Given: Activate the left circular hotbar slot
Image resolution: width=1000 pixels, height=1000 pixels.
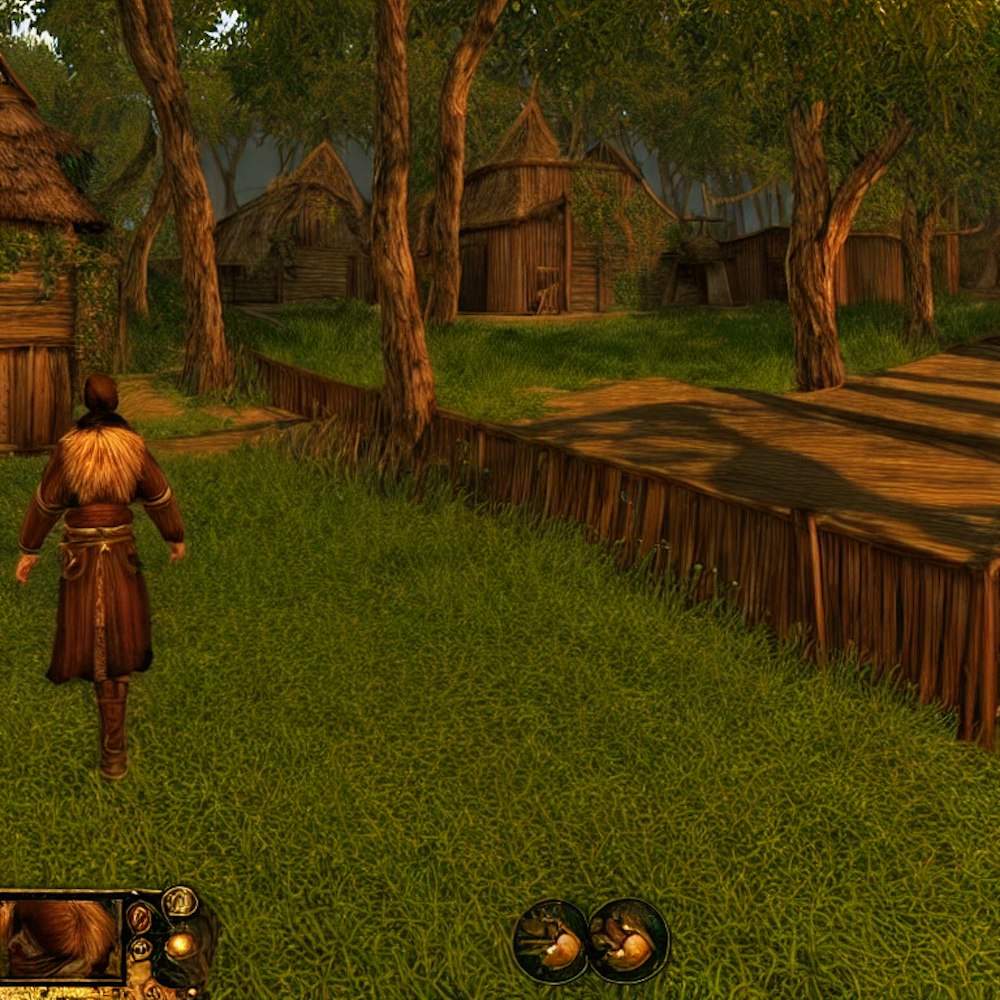Looking at the screenshot, I should pyautogui.click(x=550, y=941).
